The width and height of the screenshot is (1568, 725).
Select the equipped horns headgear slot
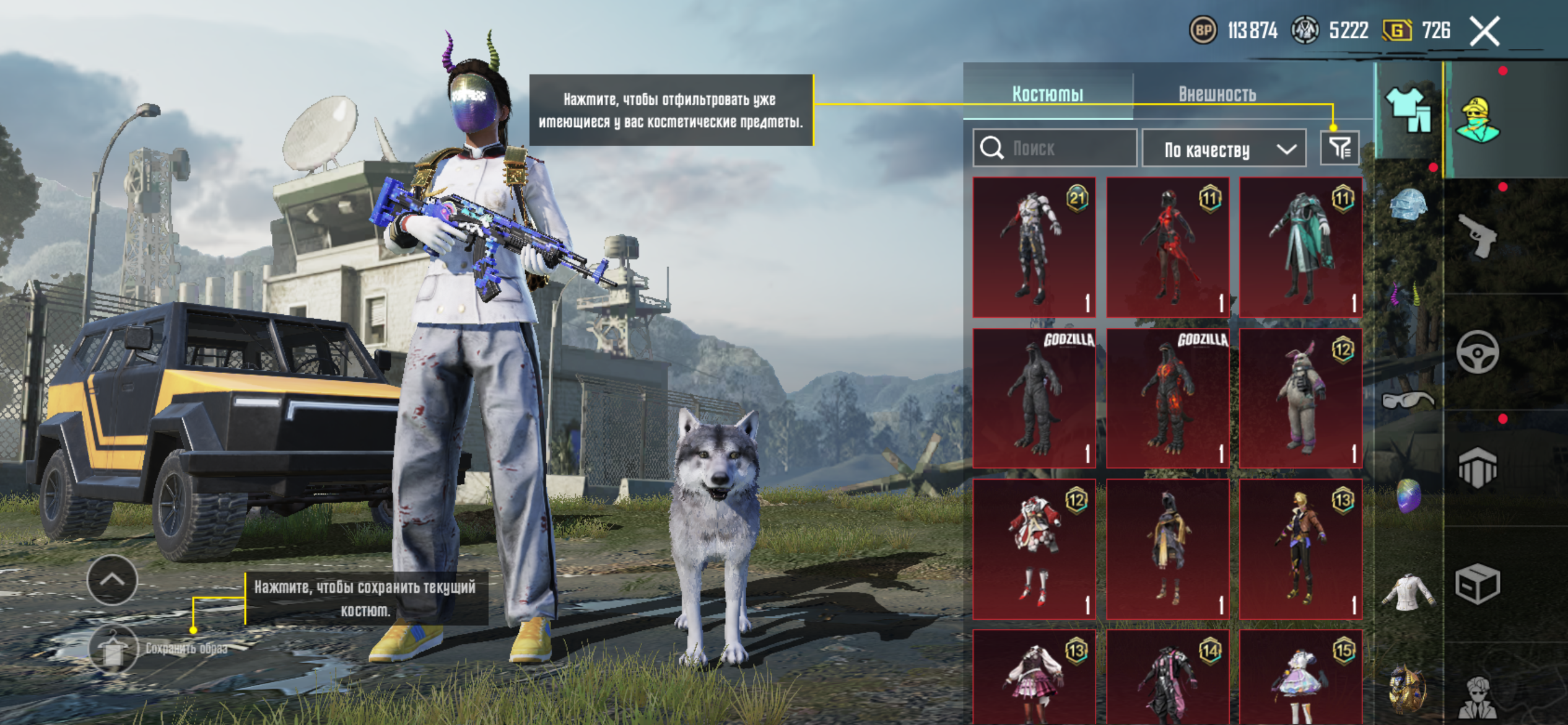tap(1407, 295)
